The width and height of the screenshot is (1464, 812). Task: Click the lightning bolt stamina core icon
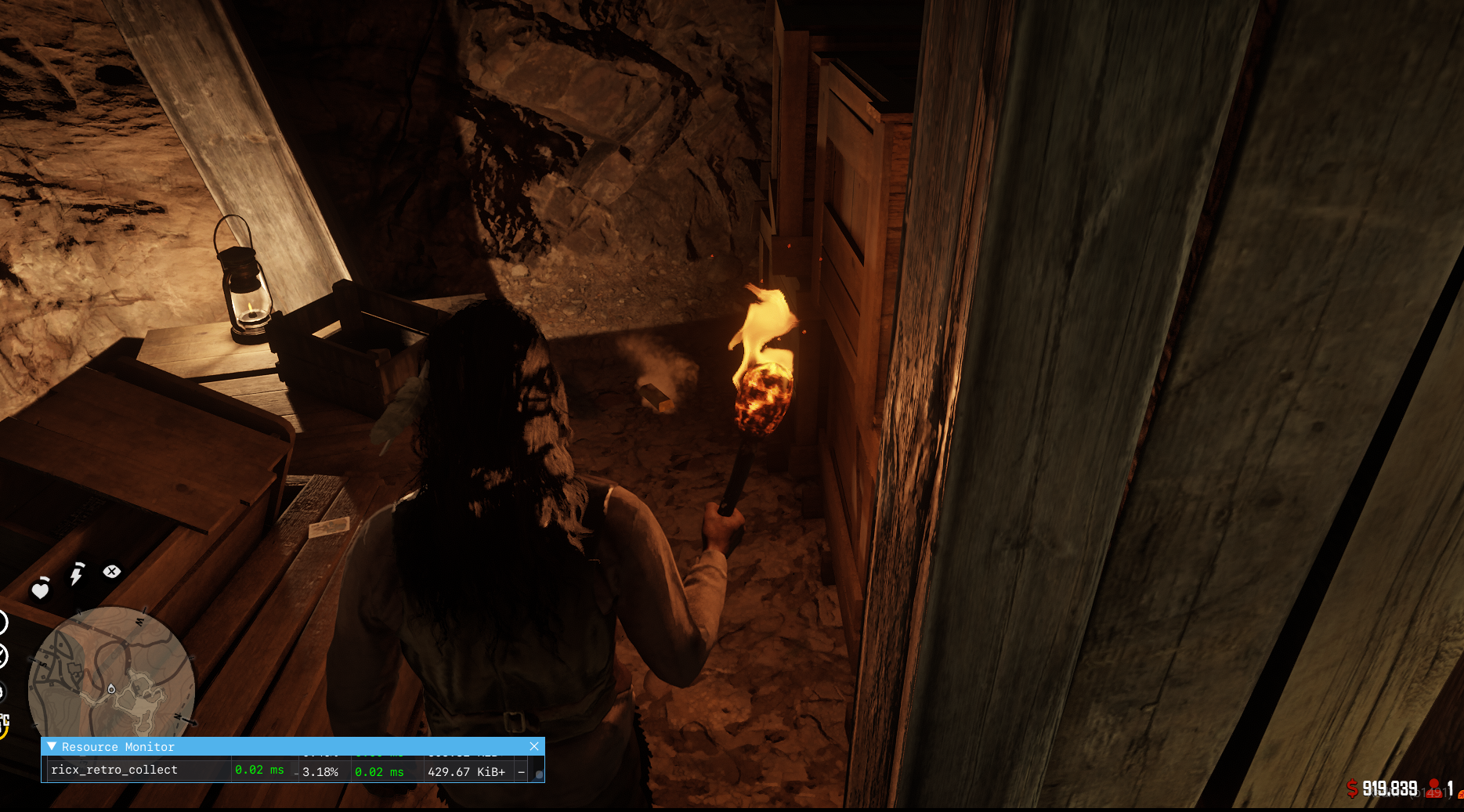pyautogui.click(x=77, y=574)
